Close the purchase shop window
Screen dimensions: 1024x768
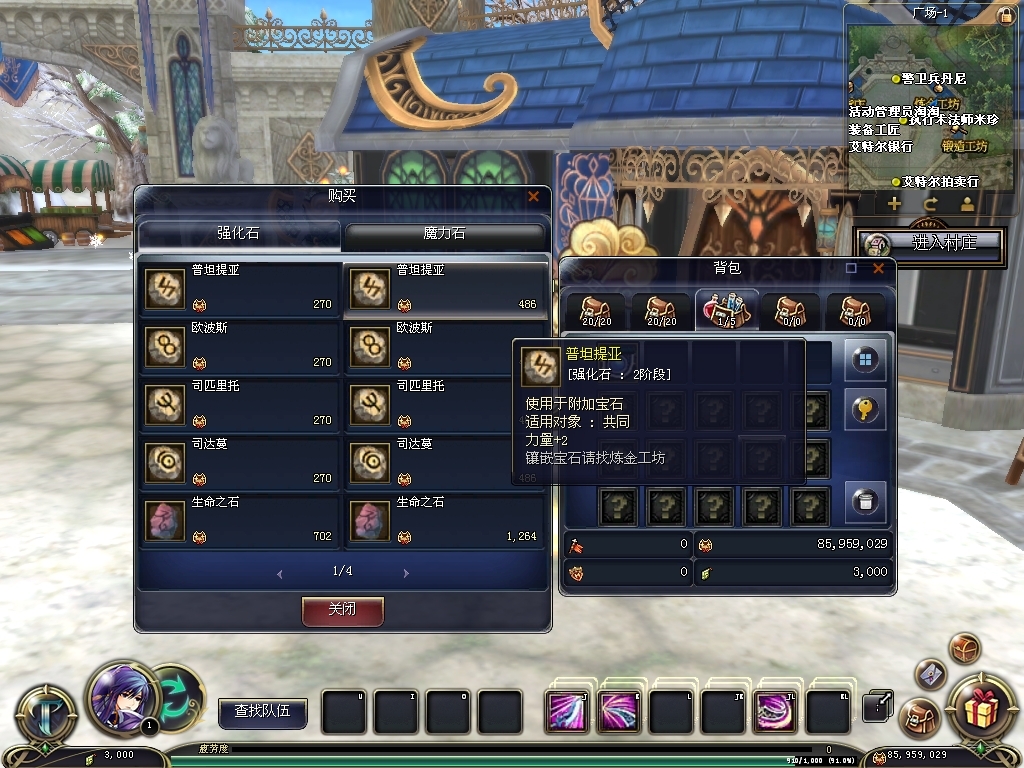tap(533, 196)
